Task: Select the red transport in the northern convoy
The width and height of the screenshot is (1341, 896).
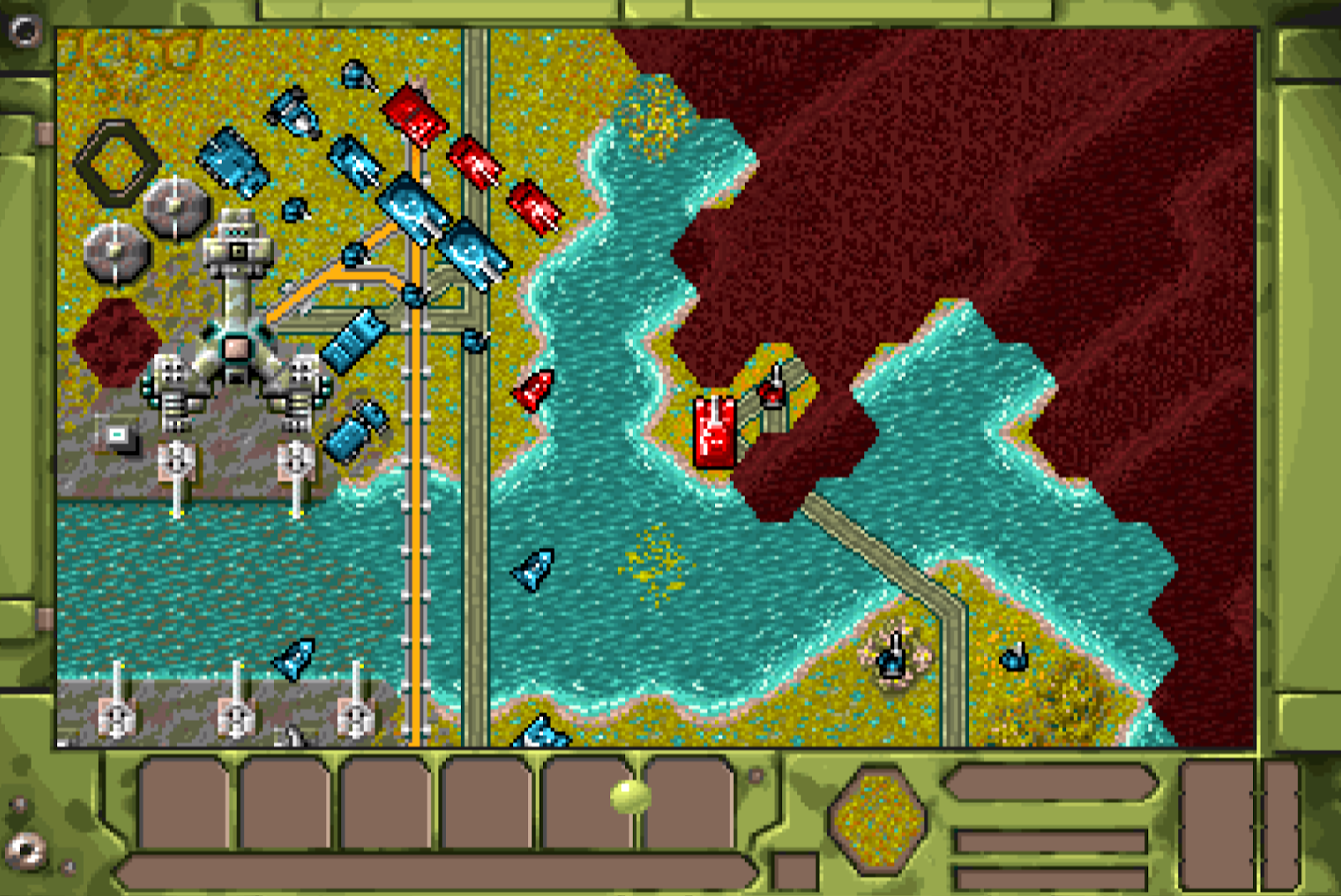Action: click(412, 119)
